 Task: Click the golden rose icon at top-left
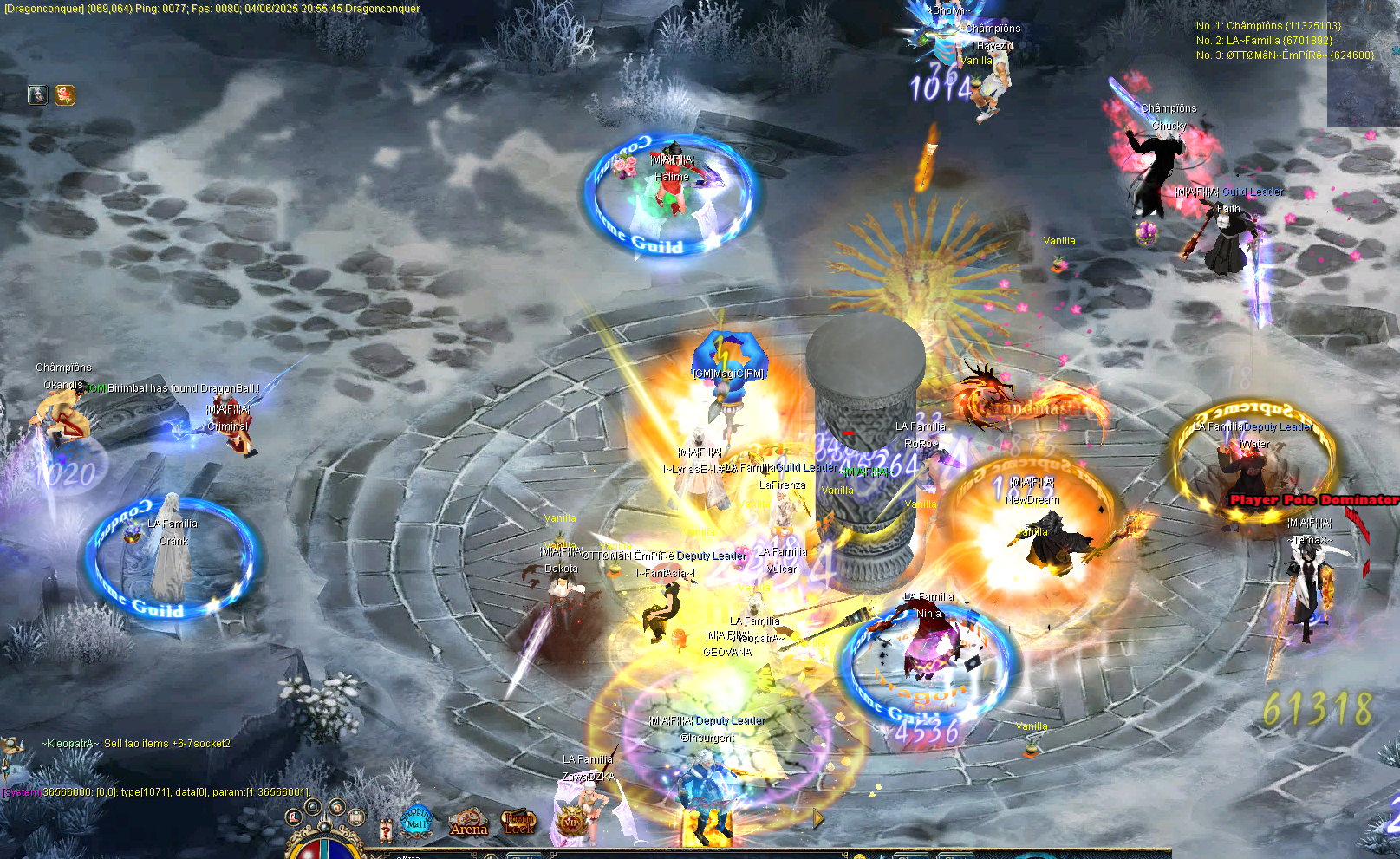coord(64,95)
